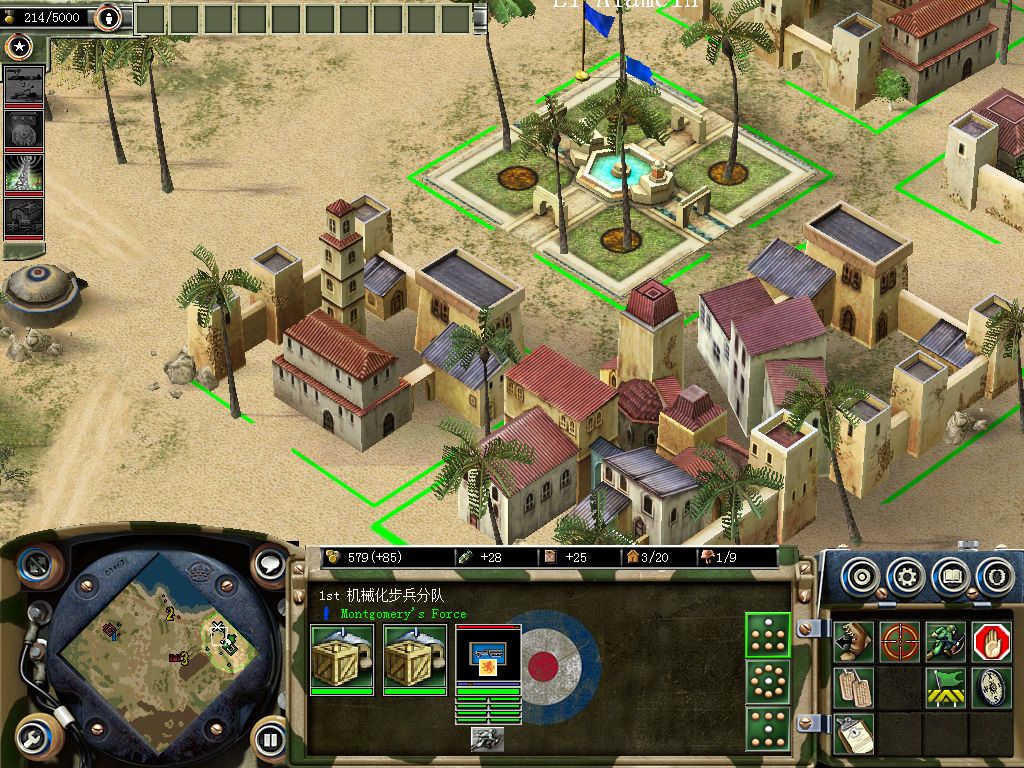Order the running soldier assault command

pyautogui.click(x=946, y=642)
